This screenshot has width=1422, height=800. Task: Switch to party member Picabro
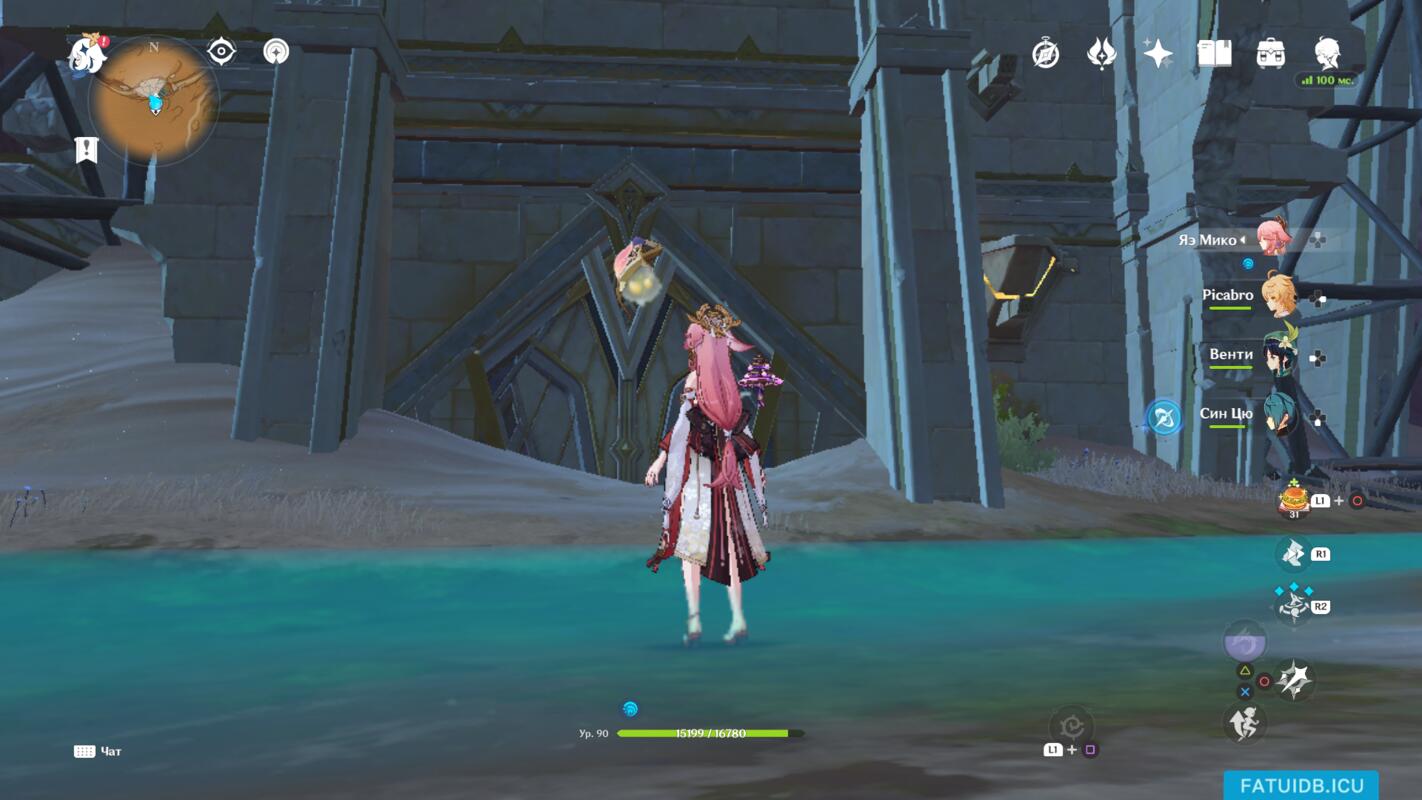(1276, 296)
